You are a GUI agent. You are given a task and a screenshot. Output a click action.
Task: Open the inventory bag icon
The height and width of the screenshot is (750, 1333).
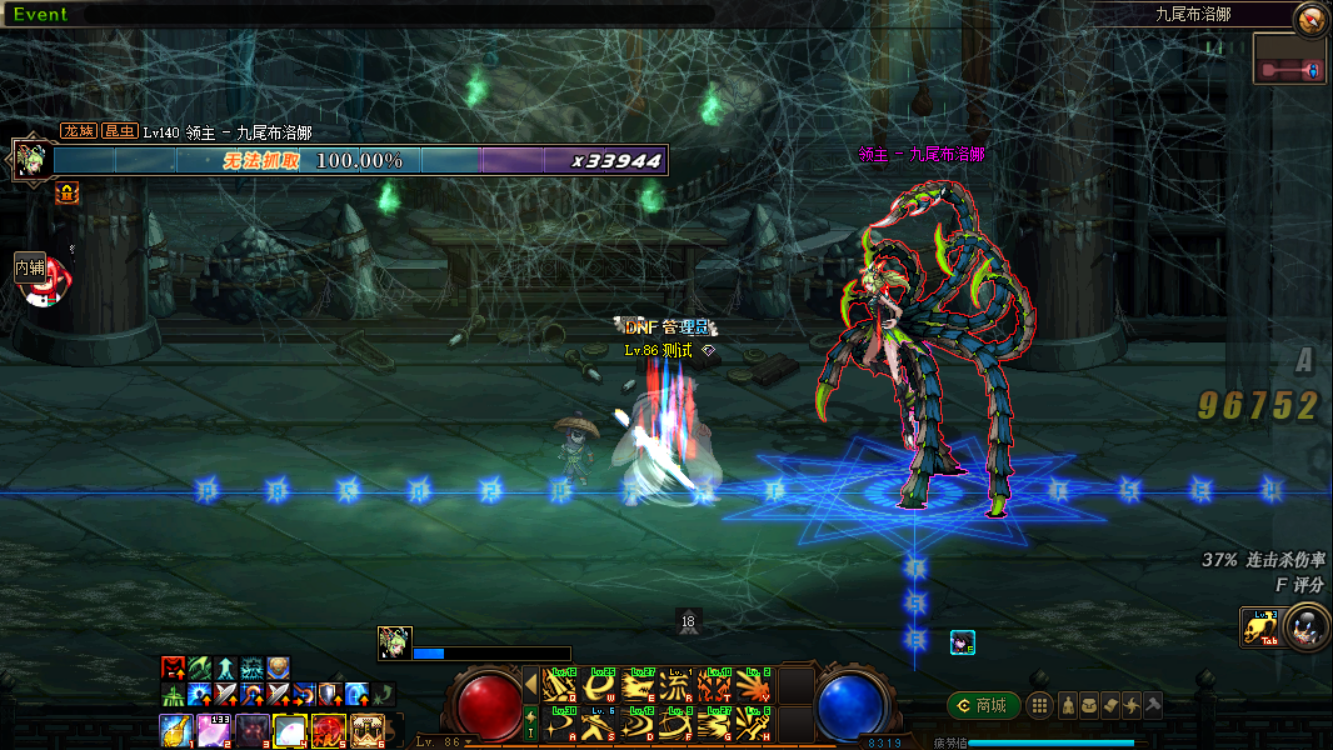tap(1089, 706)
